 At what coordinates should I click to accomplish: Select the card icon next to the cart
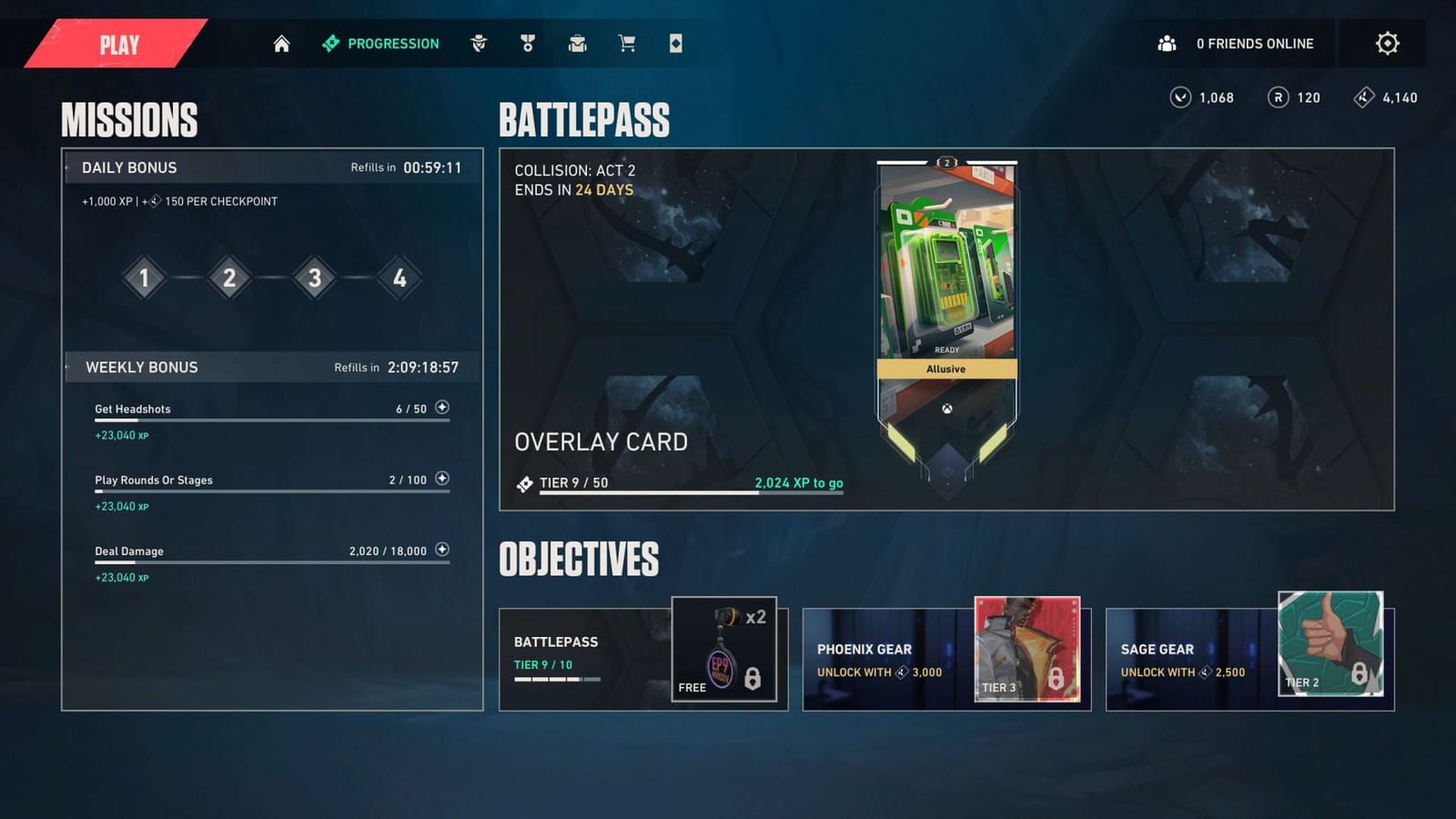675,43
